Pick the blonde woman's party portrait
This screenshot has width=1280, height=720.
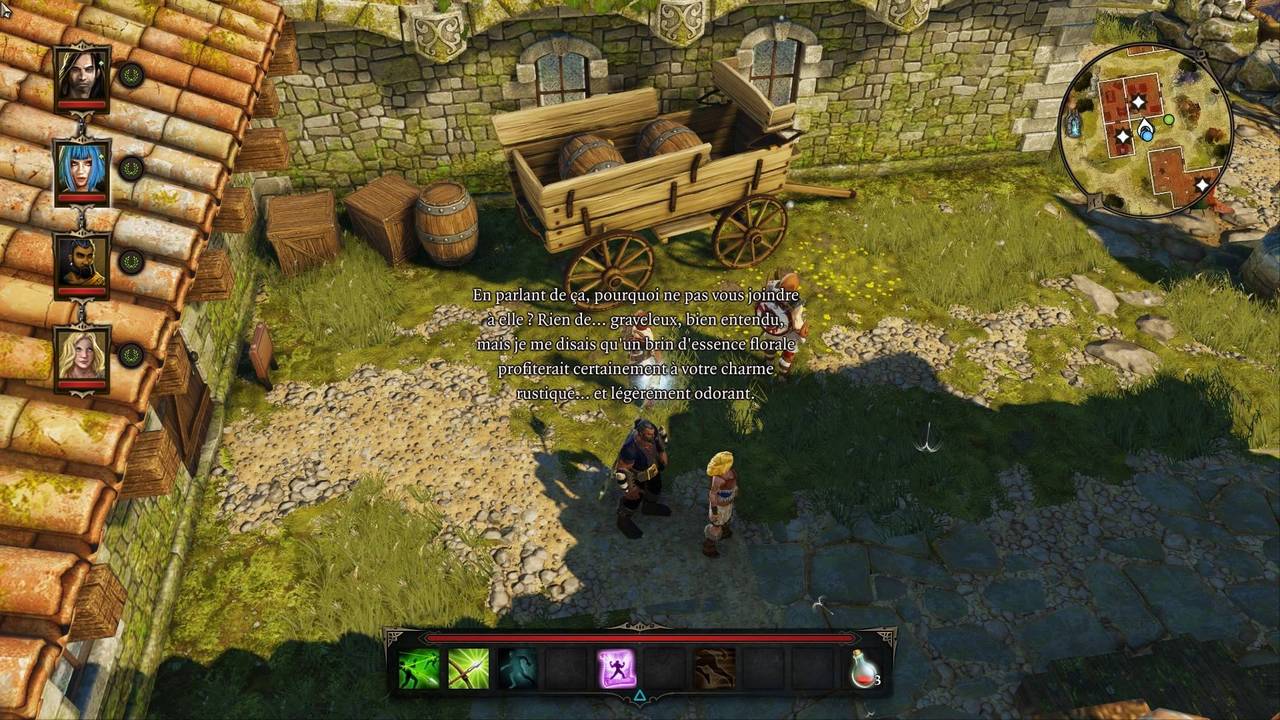point(82,355)
